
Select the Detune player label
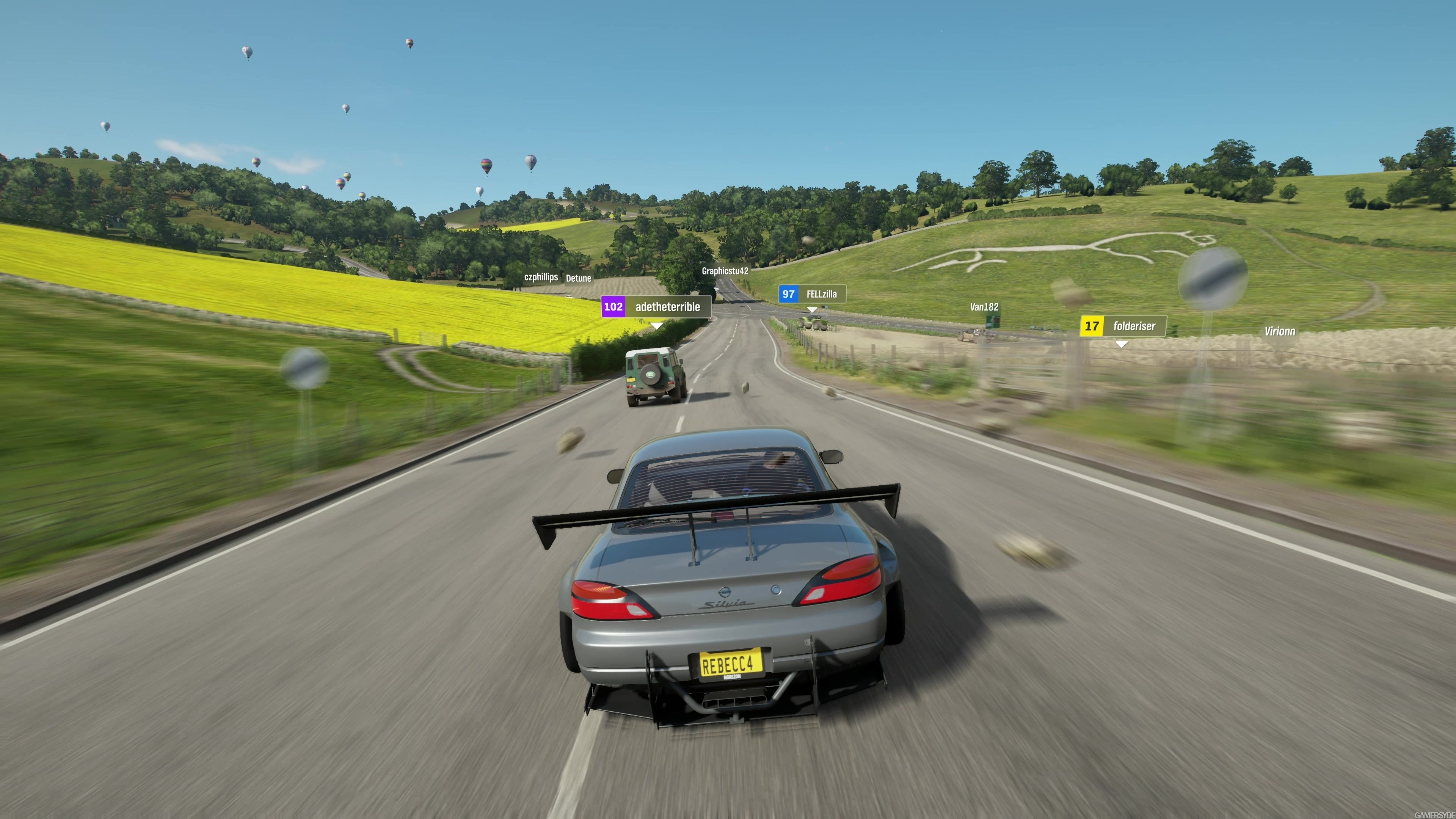point(578,278)
